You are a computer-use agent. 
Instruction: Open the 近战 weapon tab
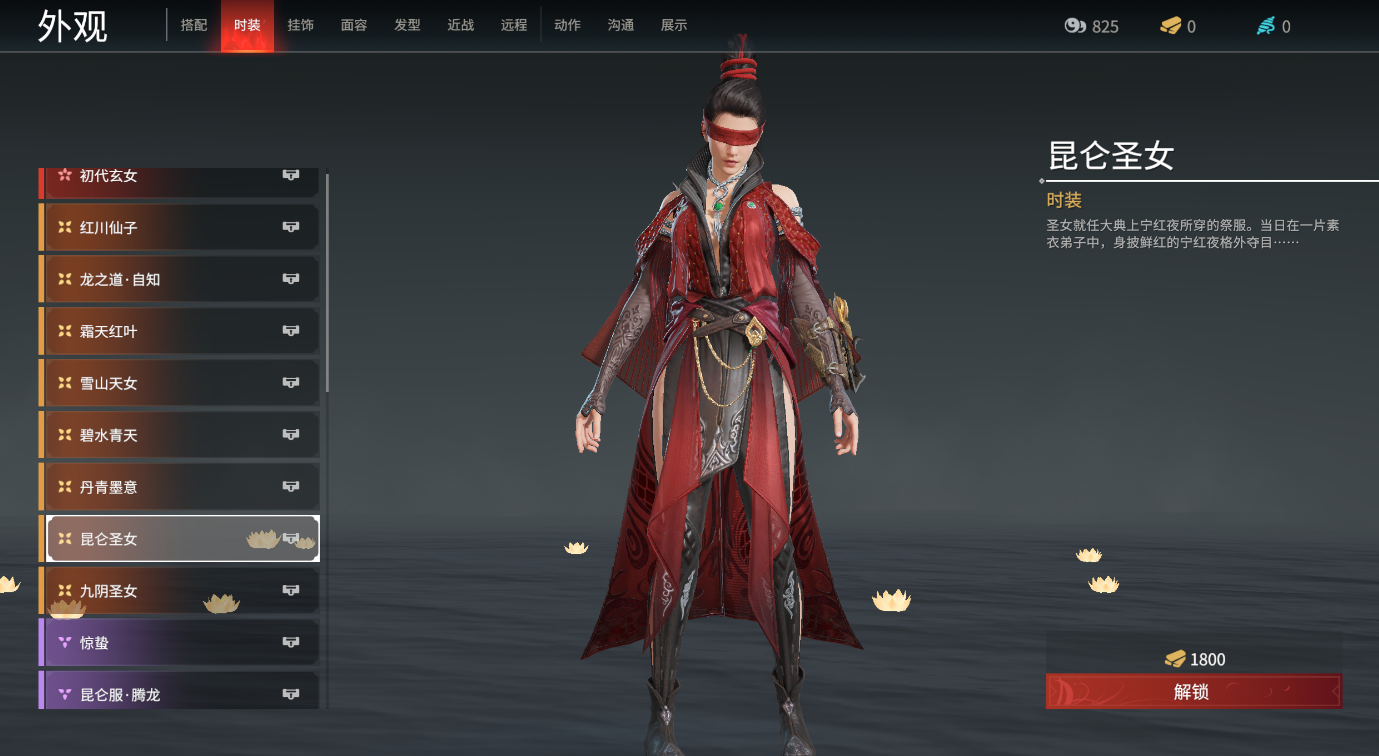tap(461, 25)
